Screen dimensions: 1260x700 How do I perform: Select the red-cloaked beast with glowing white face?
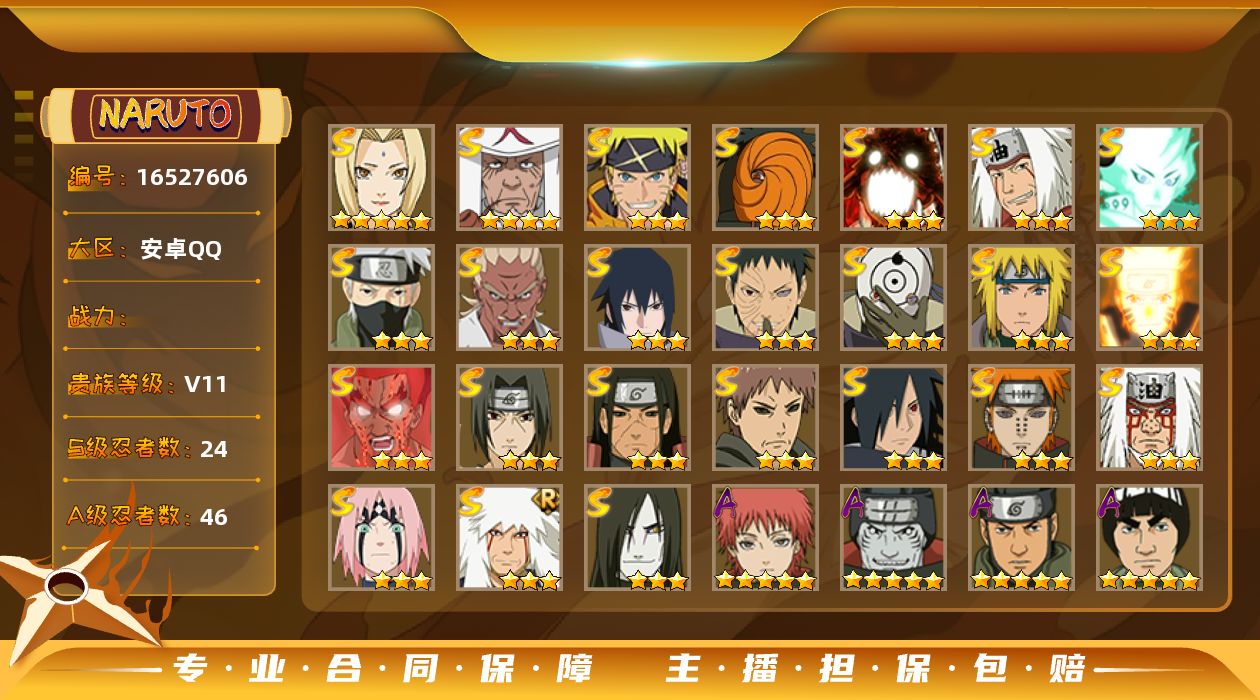tap(893, 178)
